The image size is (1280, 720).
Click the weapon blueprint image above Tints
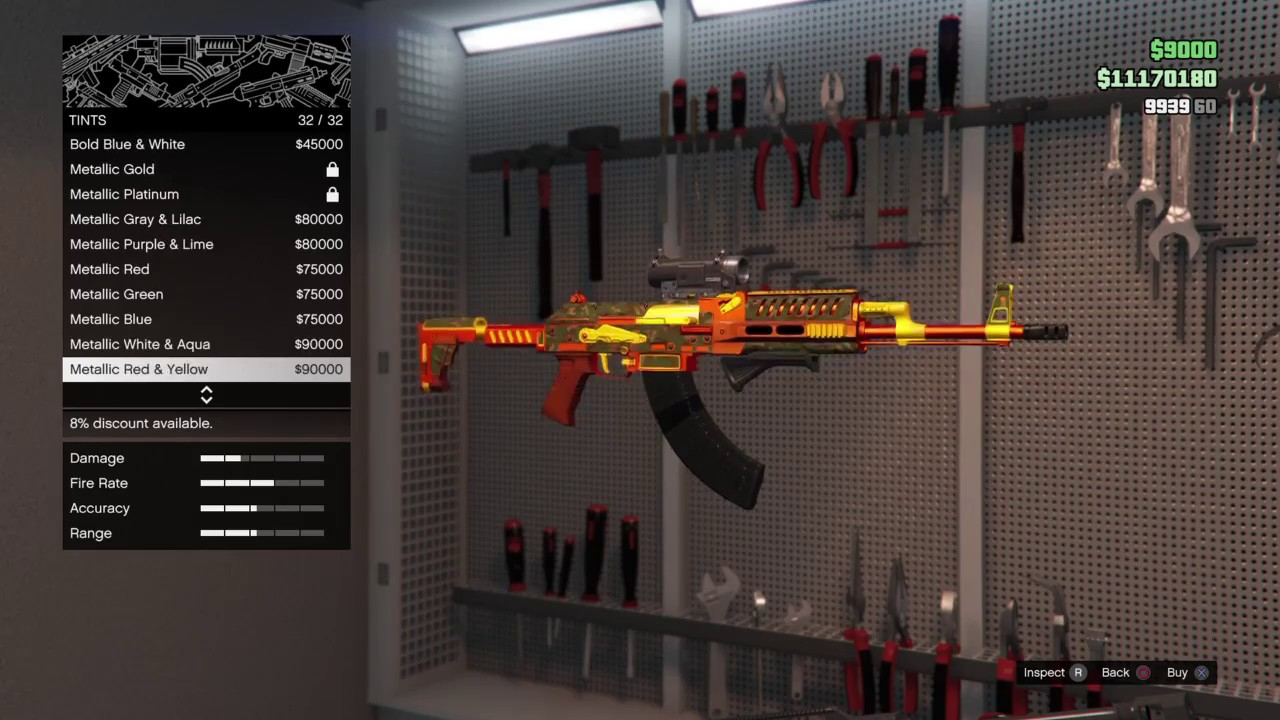(206, 70)
